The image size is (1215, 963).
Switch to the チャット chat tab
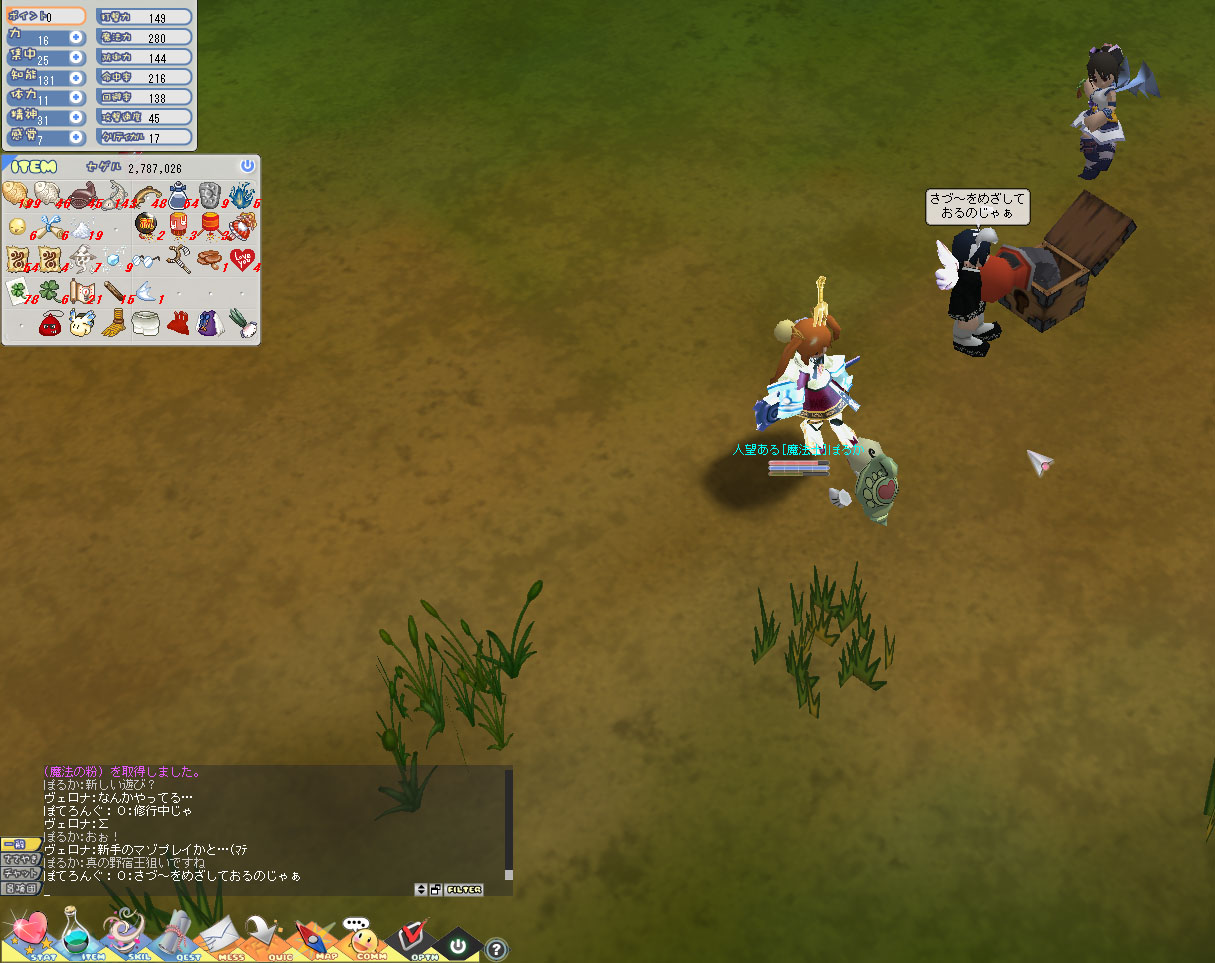point(20,873)
